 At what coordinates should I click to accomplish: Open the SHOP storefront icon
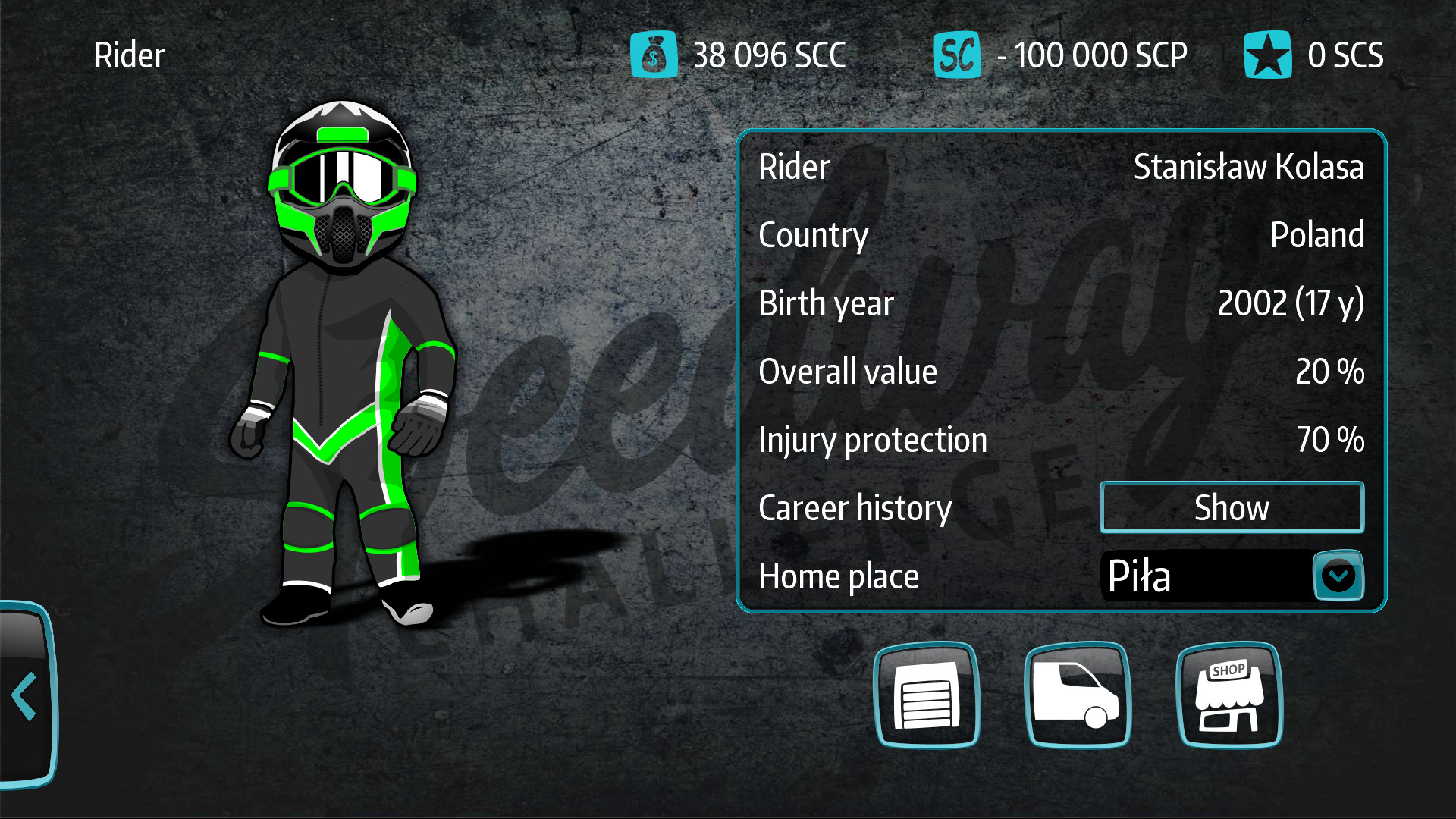coord(1229,696)
